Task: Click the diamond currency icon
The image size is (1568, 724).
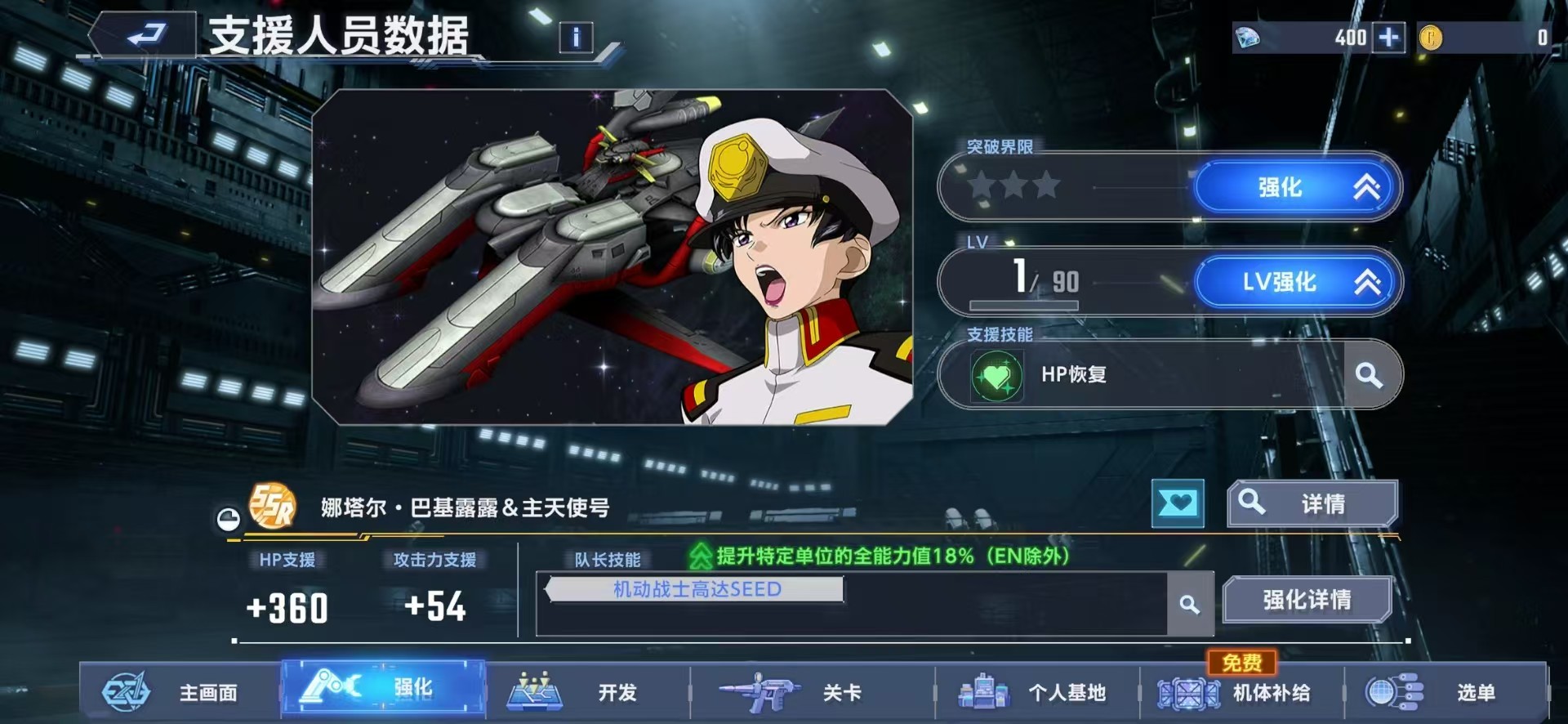Action: point(1249,37)
